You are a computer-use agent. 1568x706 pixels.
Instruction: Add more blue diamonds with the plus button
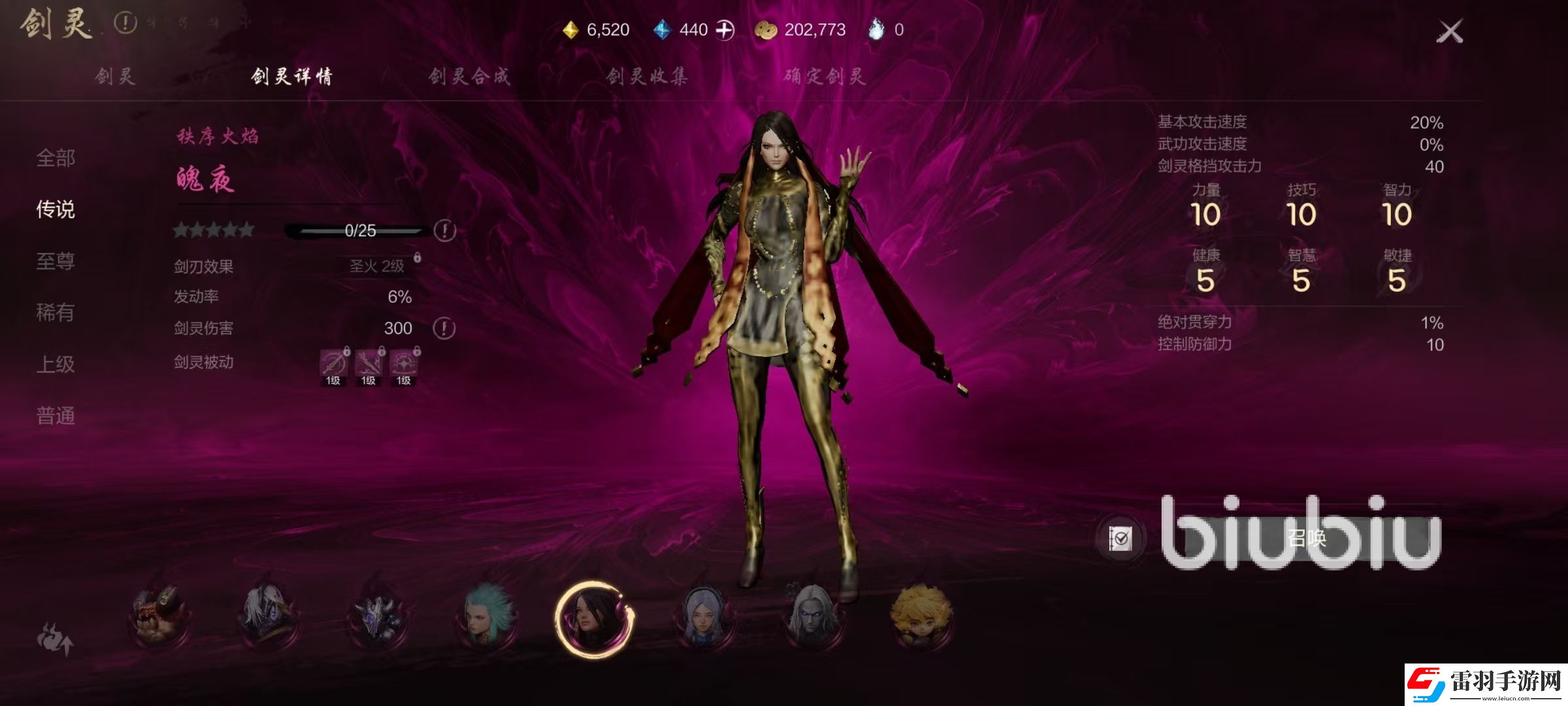pyautogui.click(x=725, y=30)
